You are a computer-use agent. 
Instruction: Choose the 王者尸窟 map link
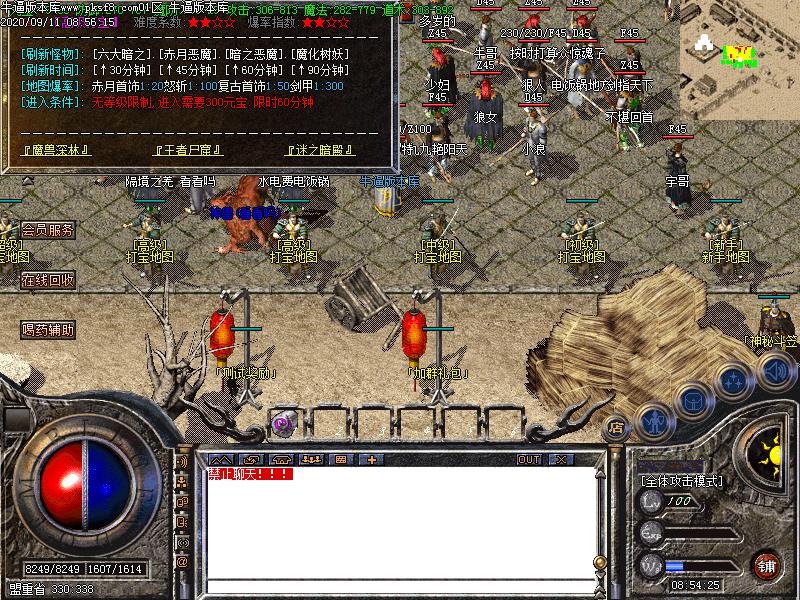pos(187,151)
